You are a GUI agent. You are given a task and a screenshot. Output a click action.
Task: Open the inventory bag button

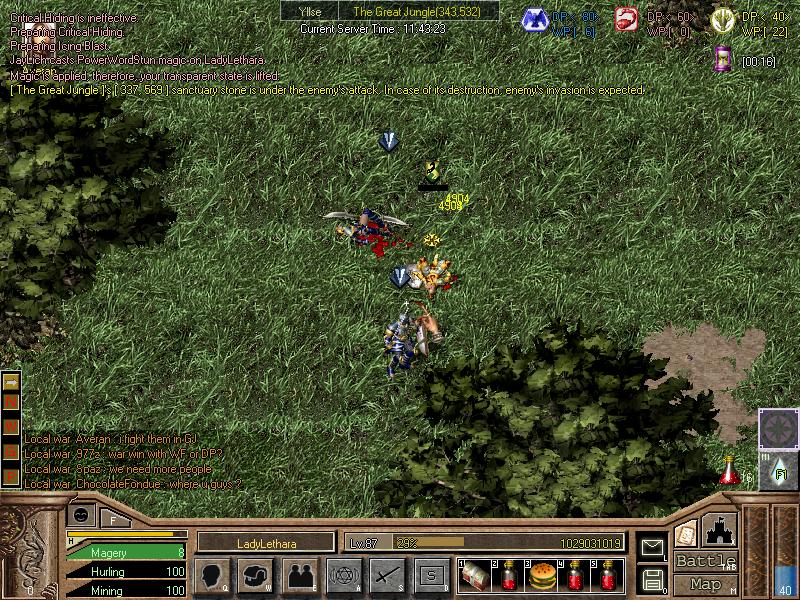(x=256, y=575)
